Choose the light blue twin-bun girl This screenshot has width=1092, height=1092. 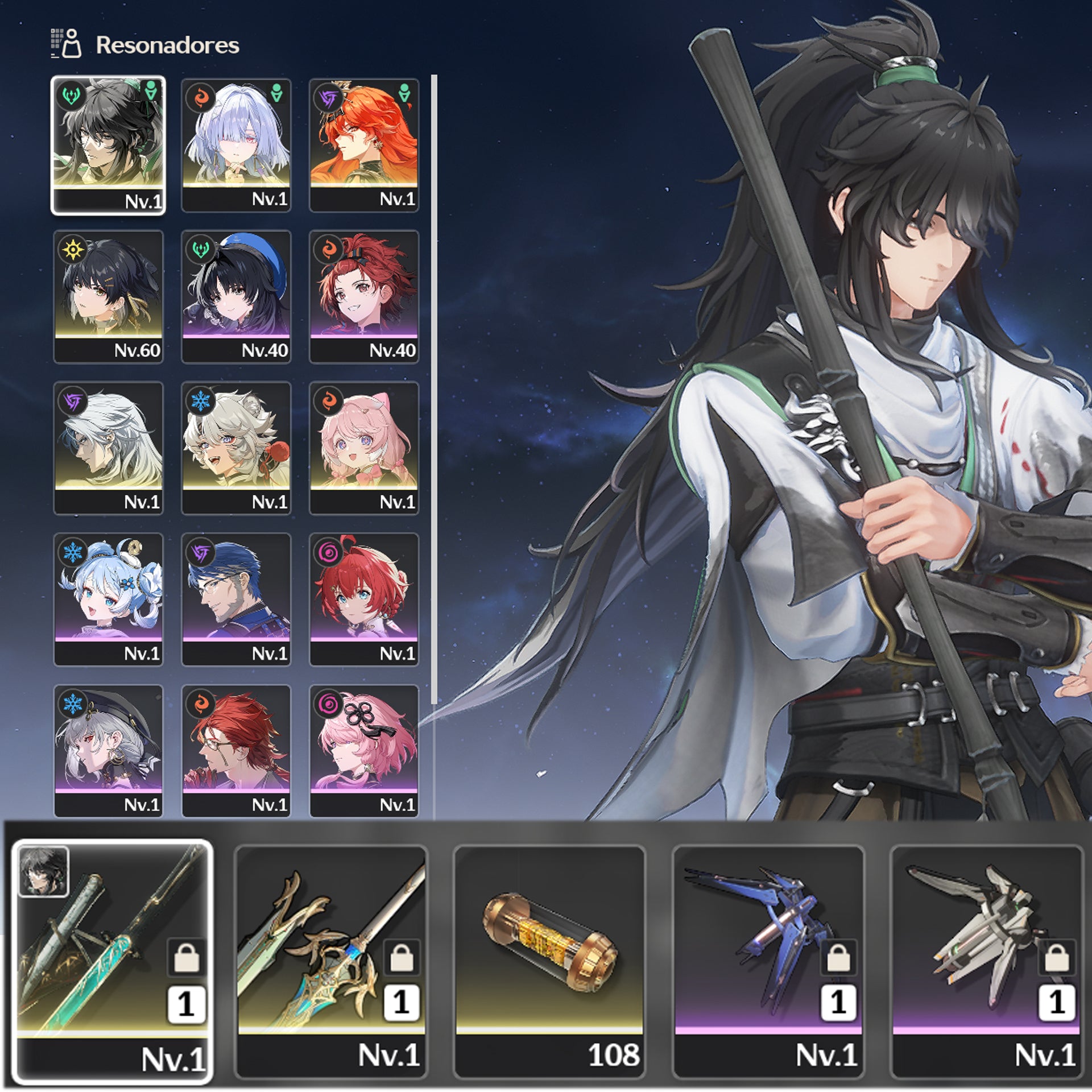pos(108,599)
